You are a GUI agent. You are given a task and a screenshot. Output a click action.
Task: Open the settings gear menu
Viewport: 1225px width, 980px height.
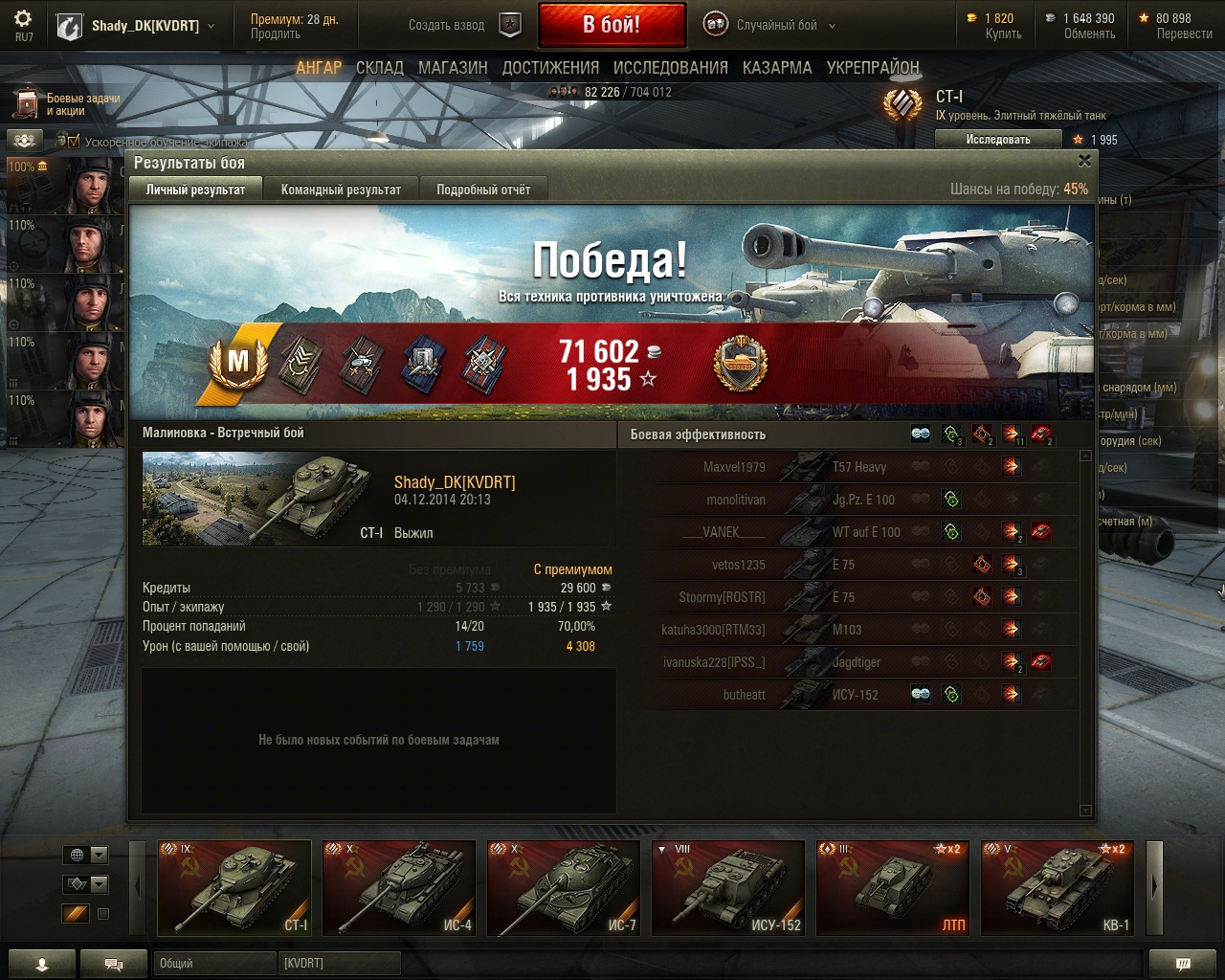pos(24,18)
